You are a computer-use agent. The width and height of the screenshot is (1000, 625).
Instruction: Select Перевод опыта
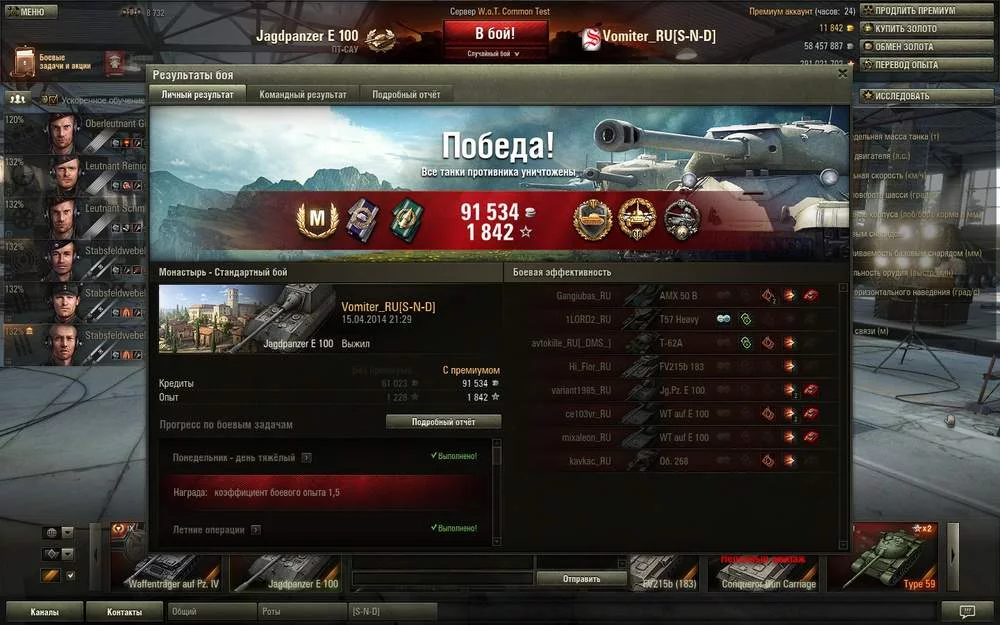(x=922, y=65)
